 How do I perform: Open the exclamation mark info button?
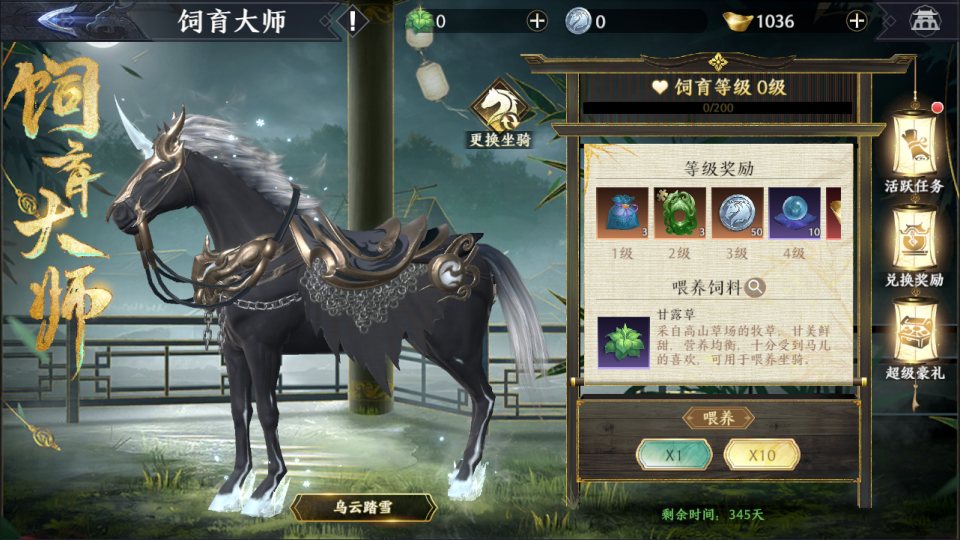pos(352,21)
